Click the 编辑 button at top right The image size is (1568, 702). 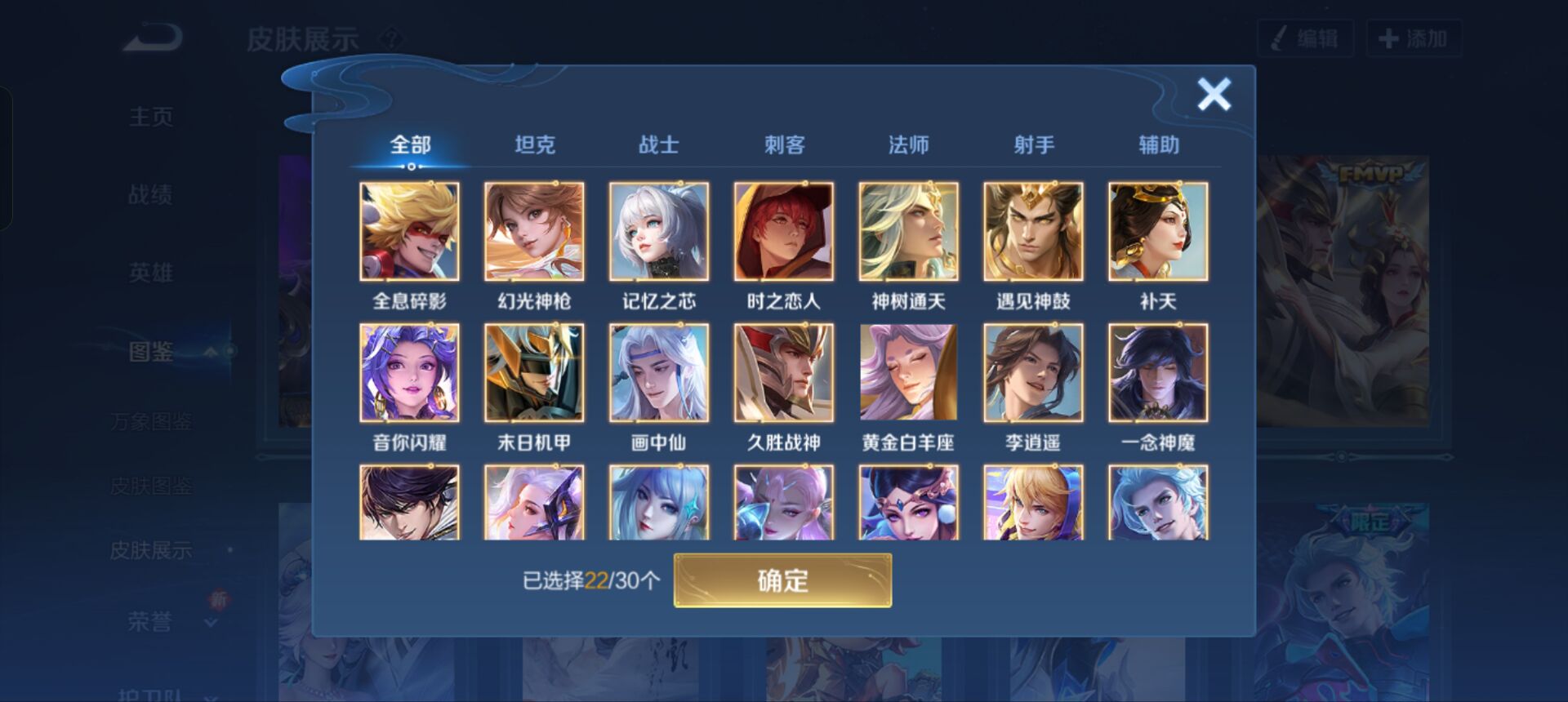pyautogui.click(x=1305, y=36)
